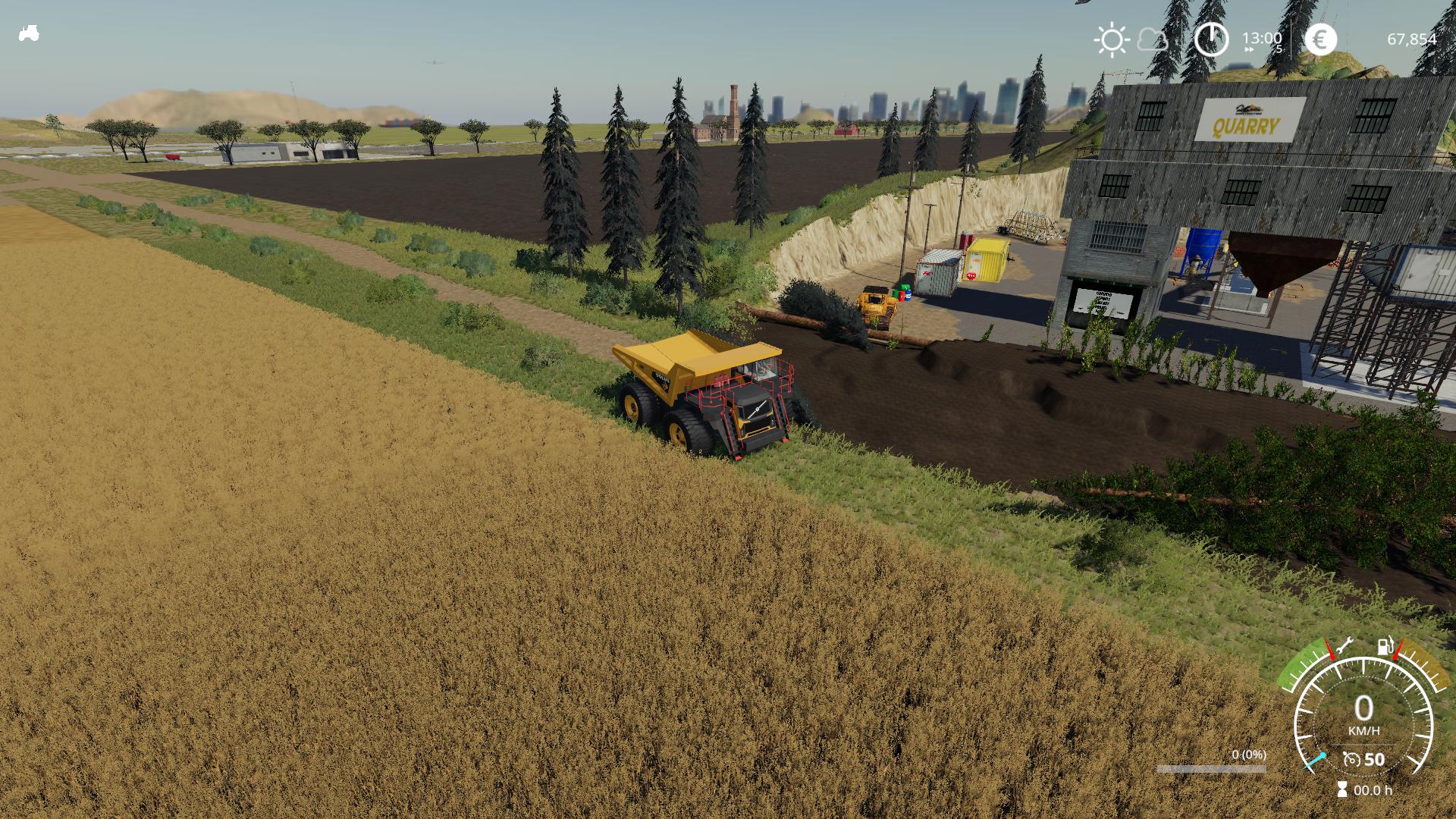This screenshot has width=1456, height=819.
Task: Select the sun weather icon
Action: [x=1112, y=39]
